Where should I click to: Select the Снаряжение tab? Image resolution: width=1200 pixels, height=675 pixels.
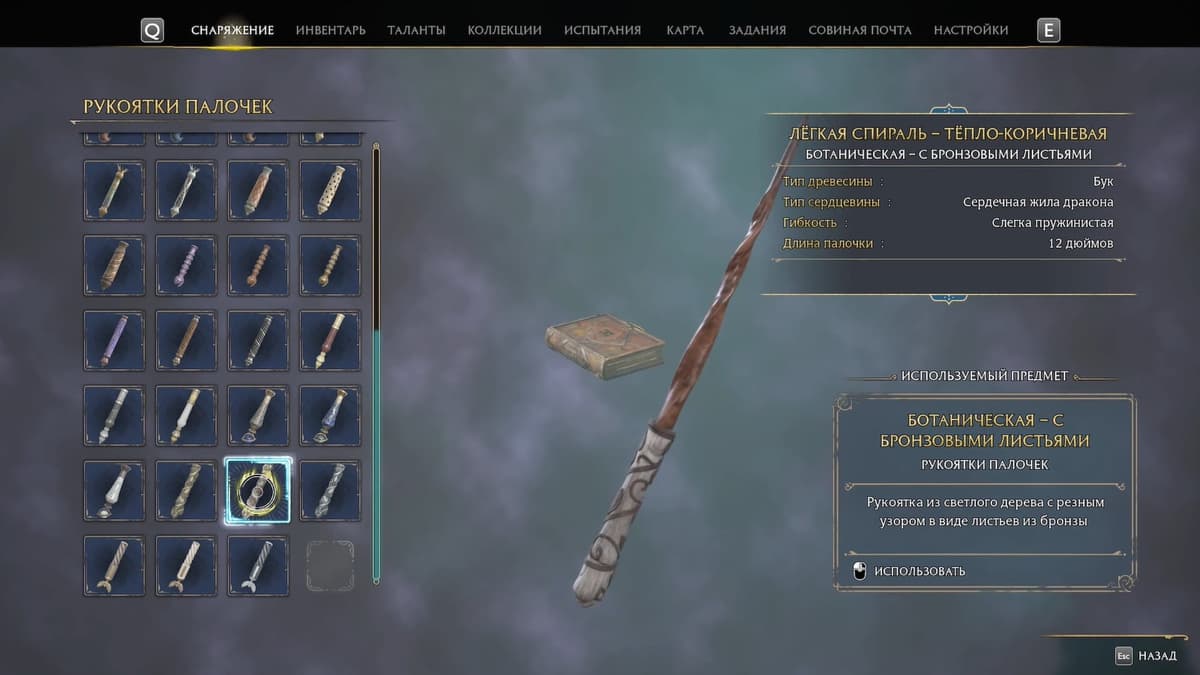232,30
